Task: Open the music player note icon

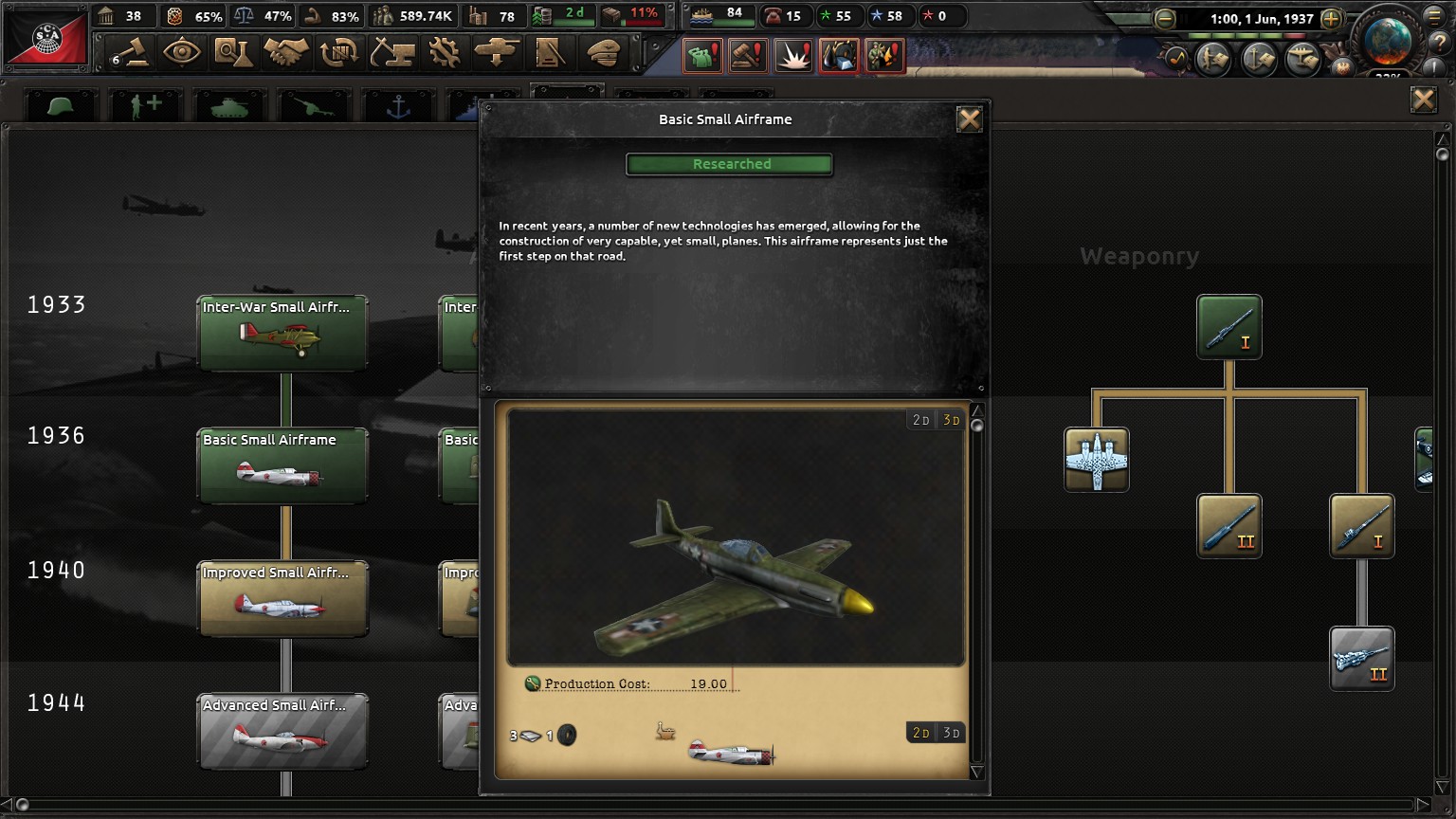Action: [x=1177, y=58]
